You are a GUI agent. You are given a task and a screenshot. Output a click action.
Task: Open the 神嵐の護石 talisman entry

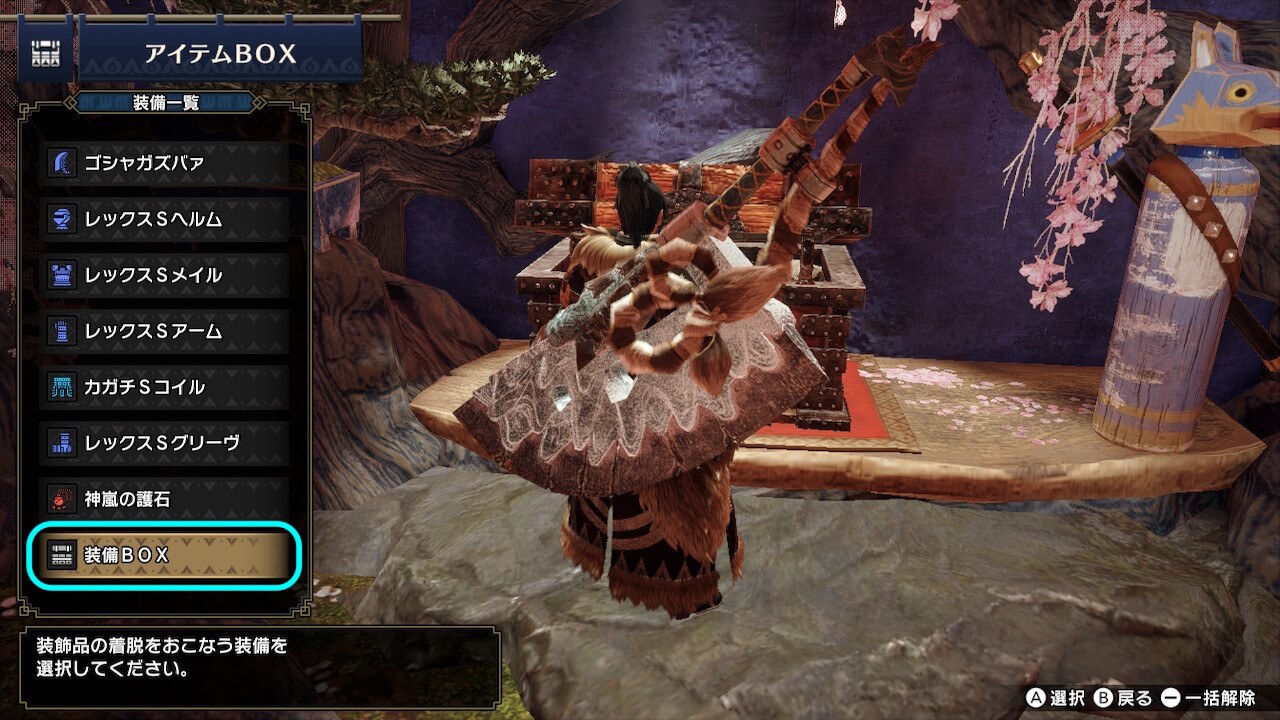pos(167,499)
